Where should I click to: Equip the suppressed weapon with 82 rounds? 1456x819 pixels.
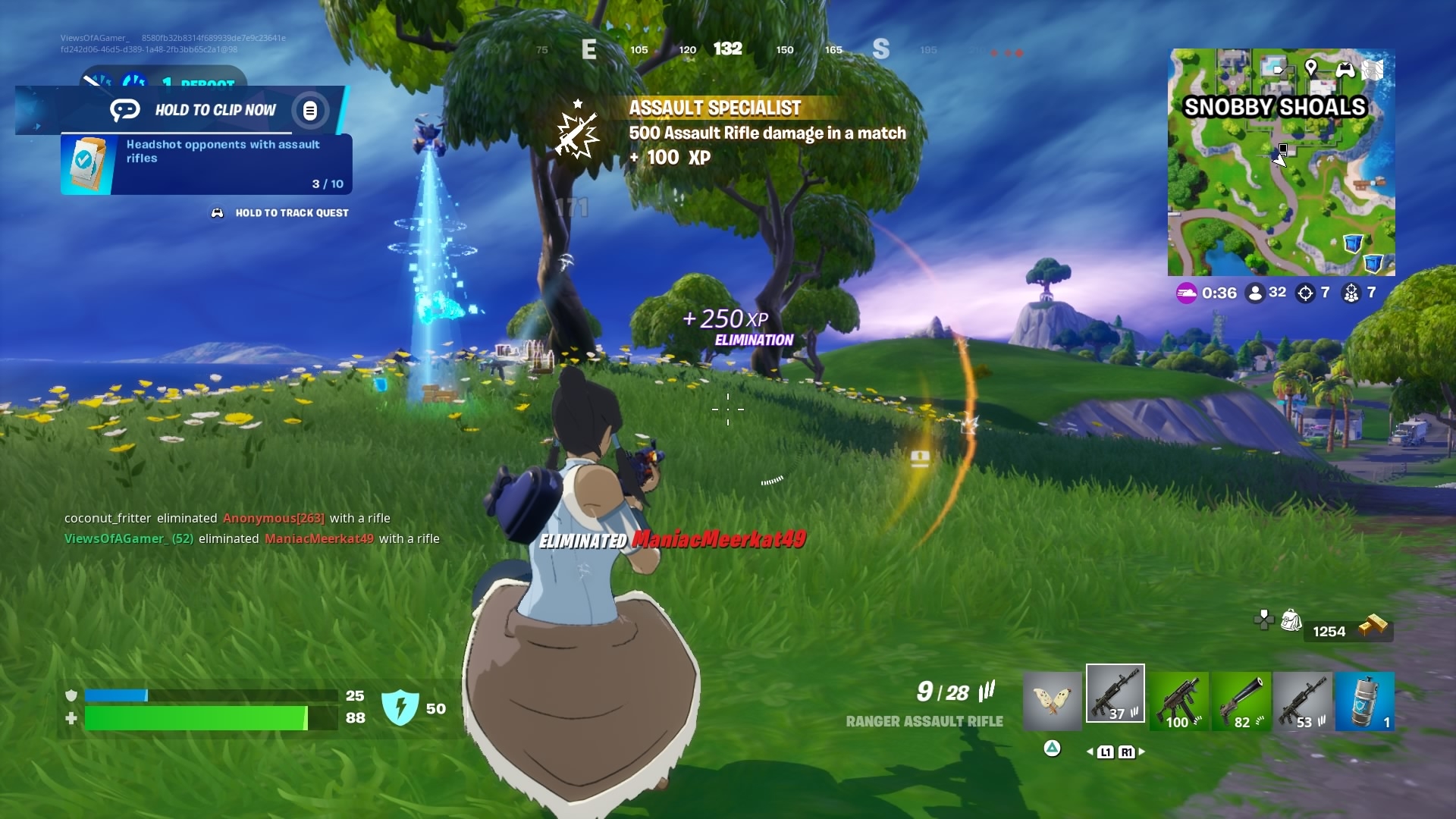(1241, 701)
